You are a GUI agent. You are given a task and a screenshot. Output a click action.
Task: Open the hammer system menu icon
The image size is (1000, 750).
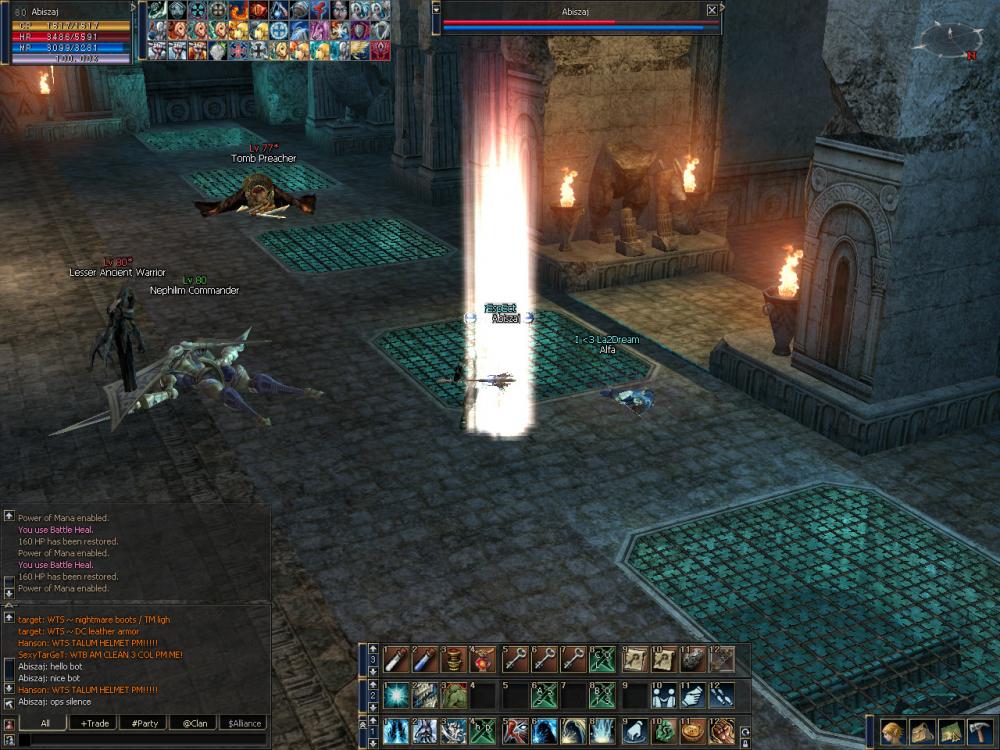tap(979, 731)
